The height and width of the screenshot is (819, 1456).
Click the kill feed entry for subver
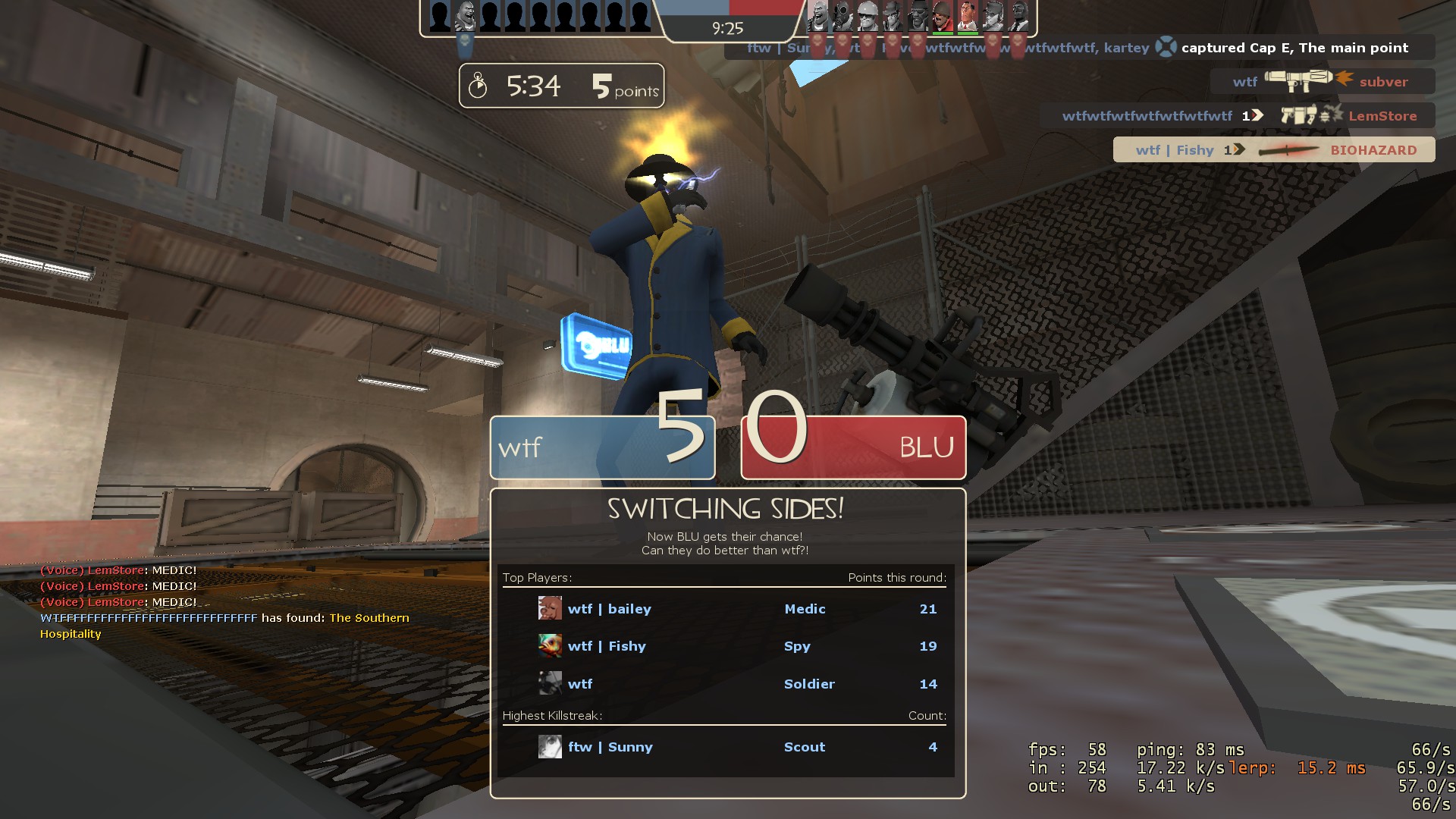tap(1322, 81)
